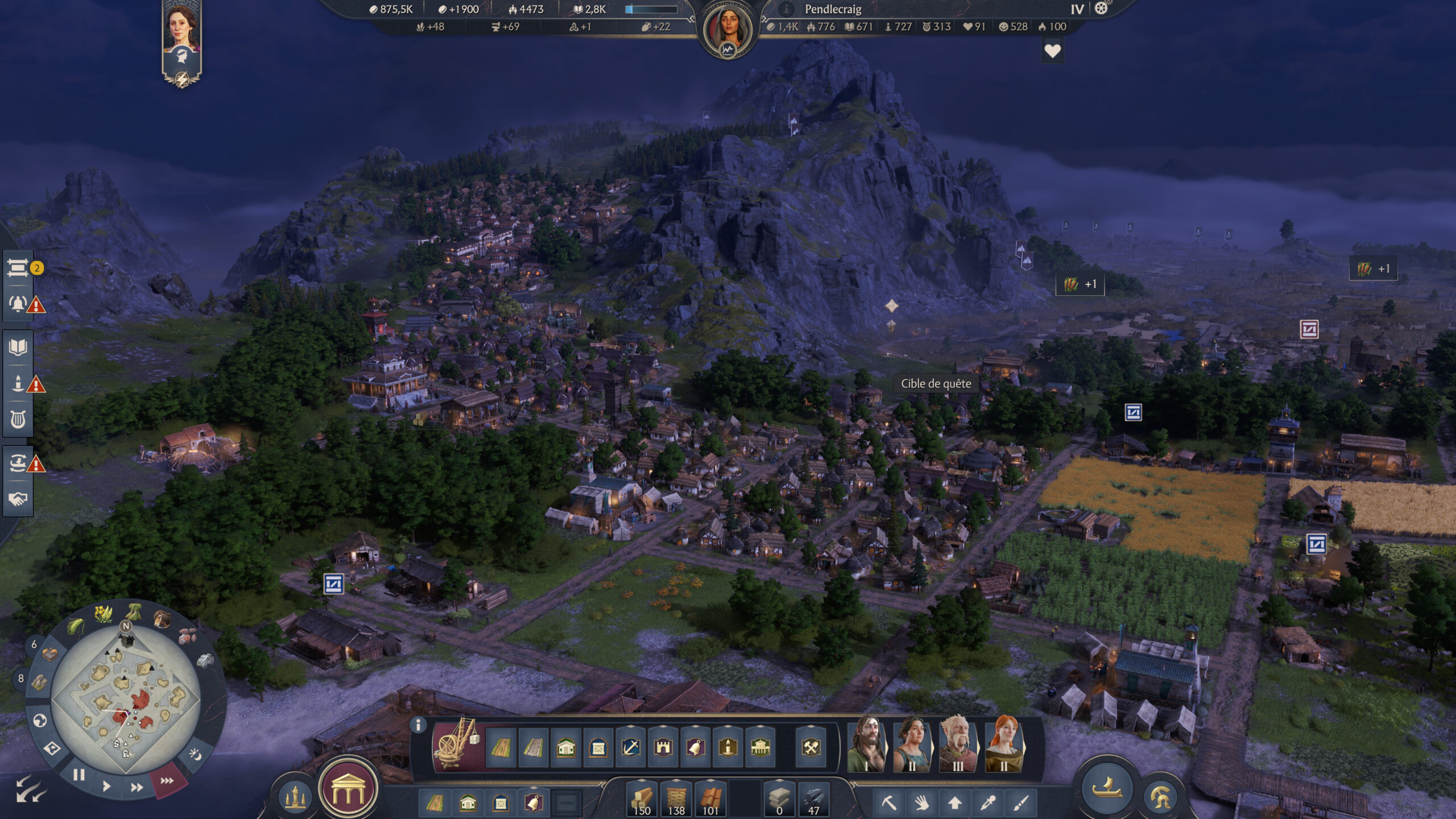Image resolution: width=1456 pixels, height=819 pixels.
Task: Select the anchor harbor build category
Action: pyautogui.click(x=631, y=747)
